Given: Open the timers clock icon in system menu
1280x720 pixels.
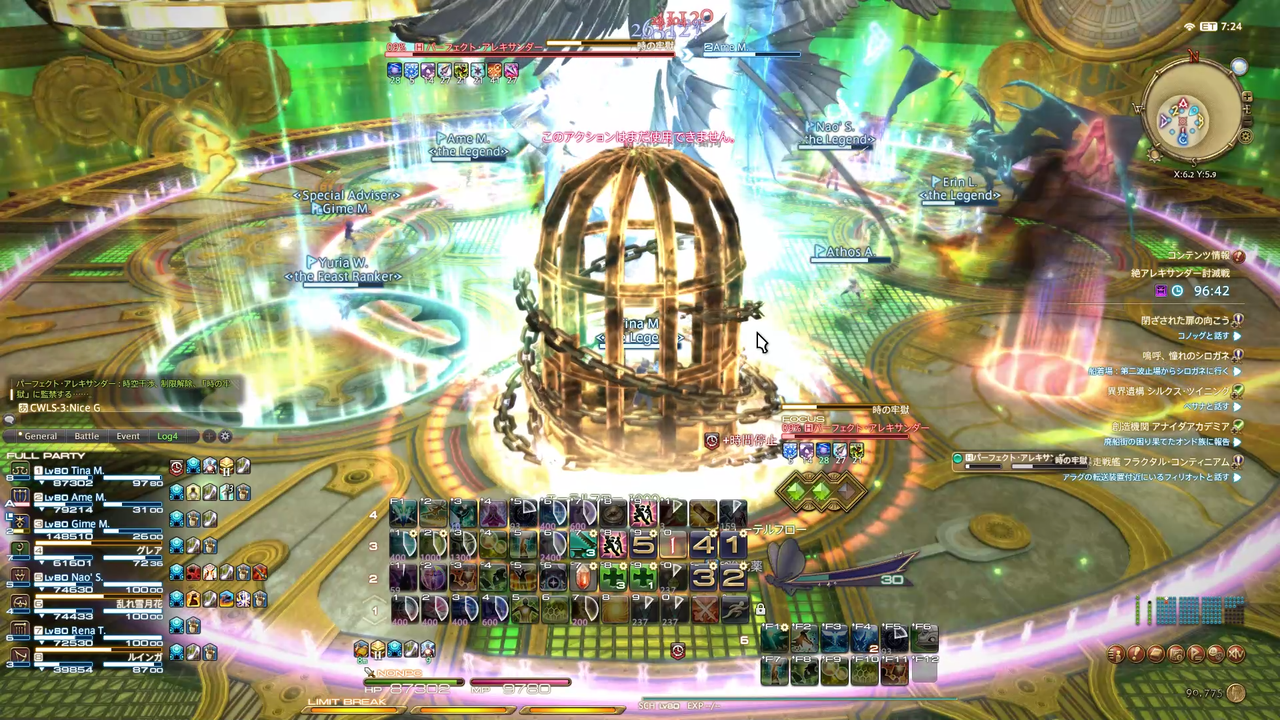Looking at the screenshot, I should click(x=1178, y=654).
